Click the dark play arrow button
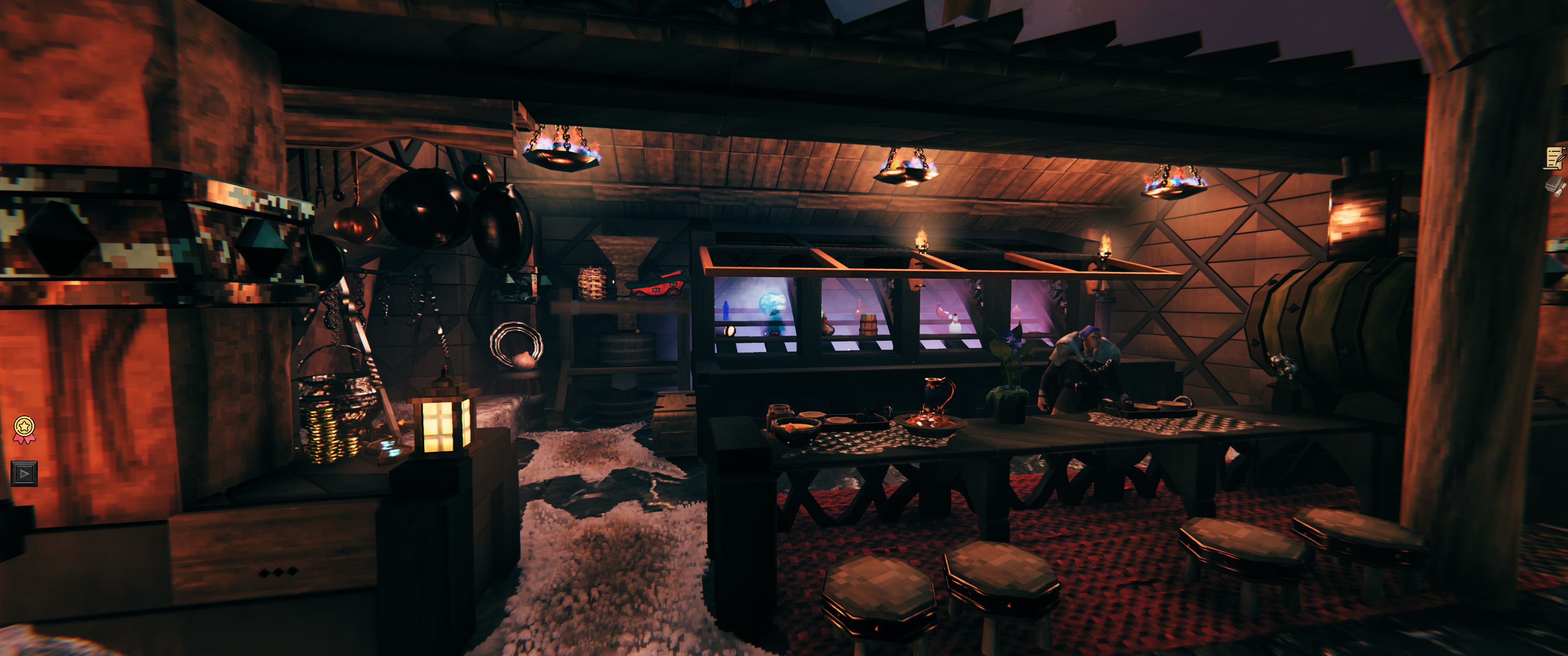 [24, 473]
